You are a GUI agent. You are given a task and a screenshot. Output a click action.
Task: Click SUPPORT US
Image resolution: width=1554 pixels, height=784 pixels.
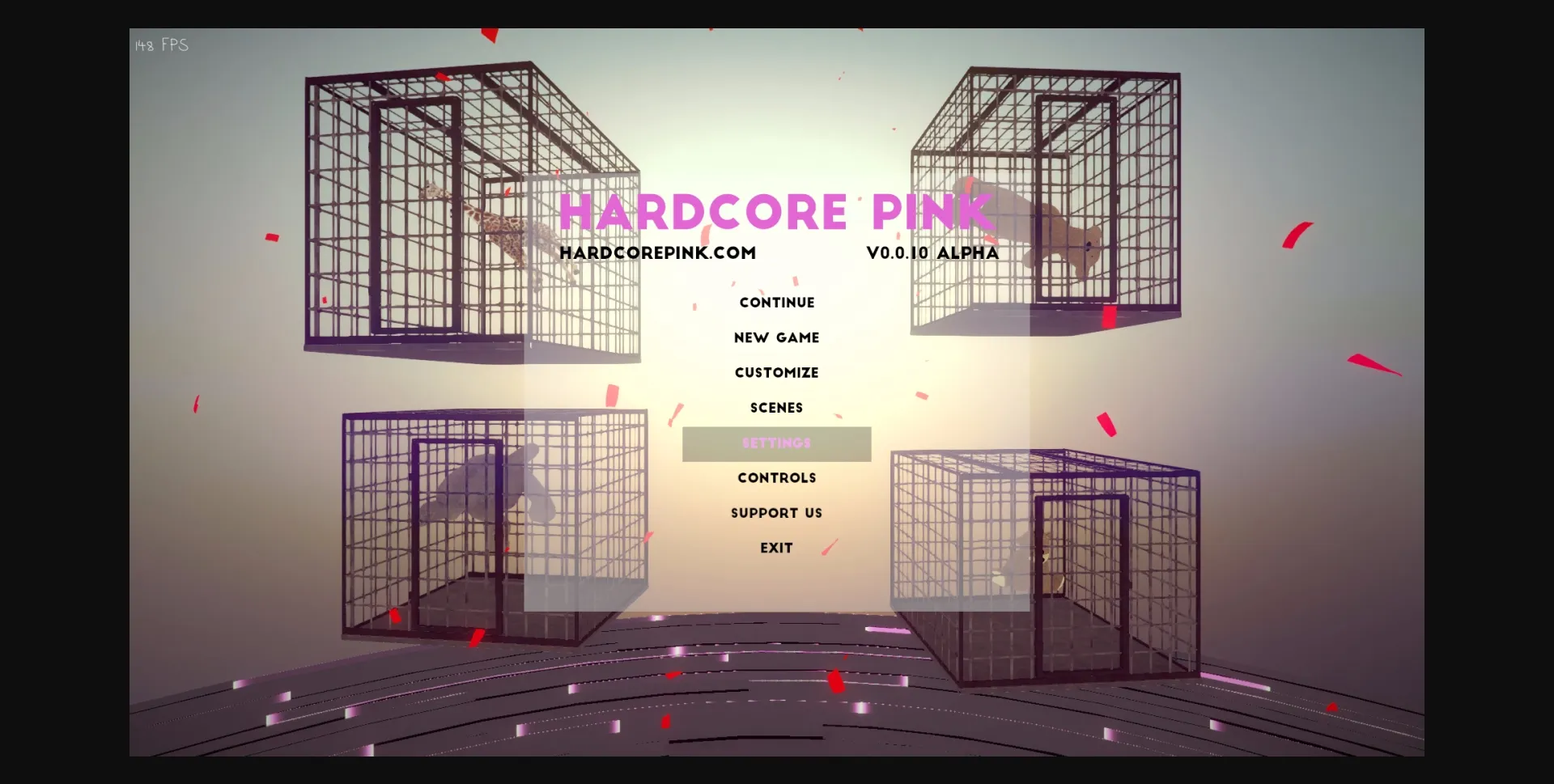(776, 512)
